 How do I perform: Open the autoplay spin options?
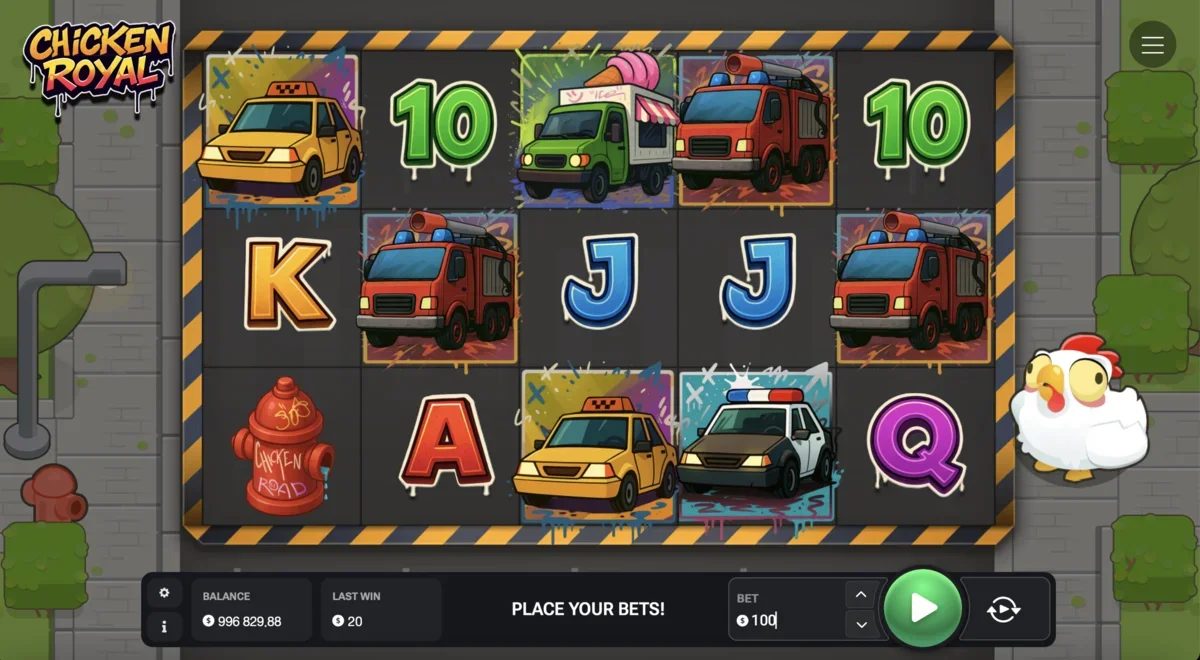(x=1003, y=609)
